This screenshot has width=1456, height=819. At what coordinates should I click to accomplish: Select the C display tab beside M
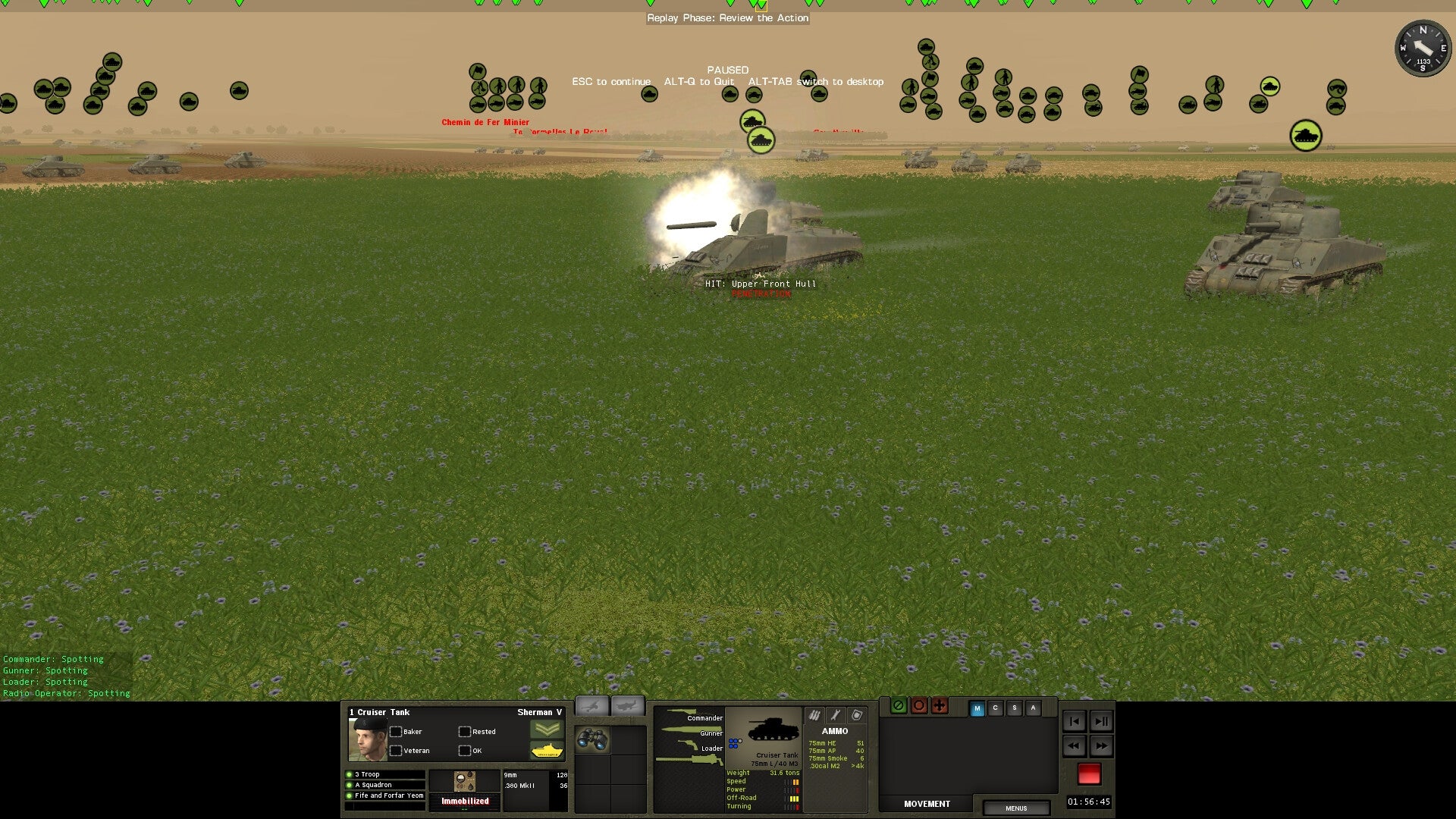pyautogui.click(x=995, y=708)
